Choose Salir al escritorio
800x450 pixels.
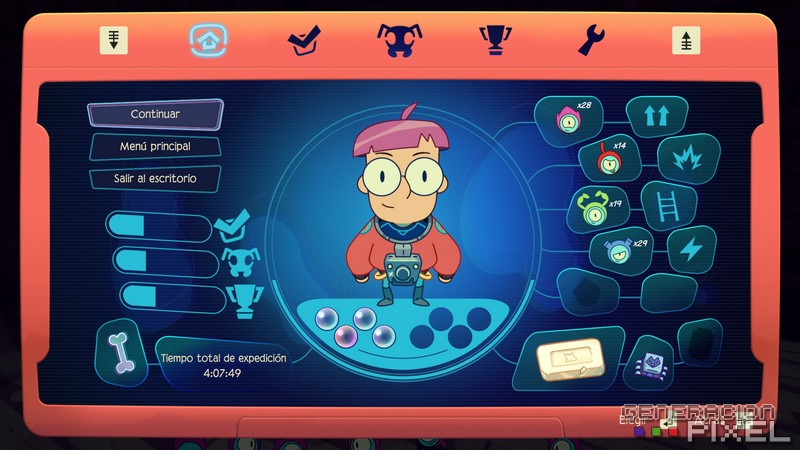[x=155, y=179]
